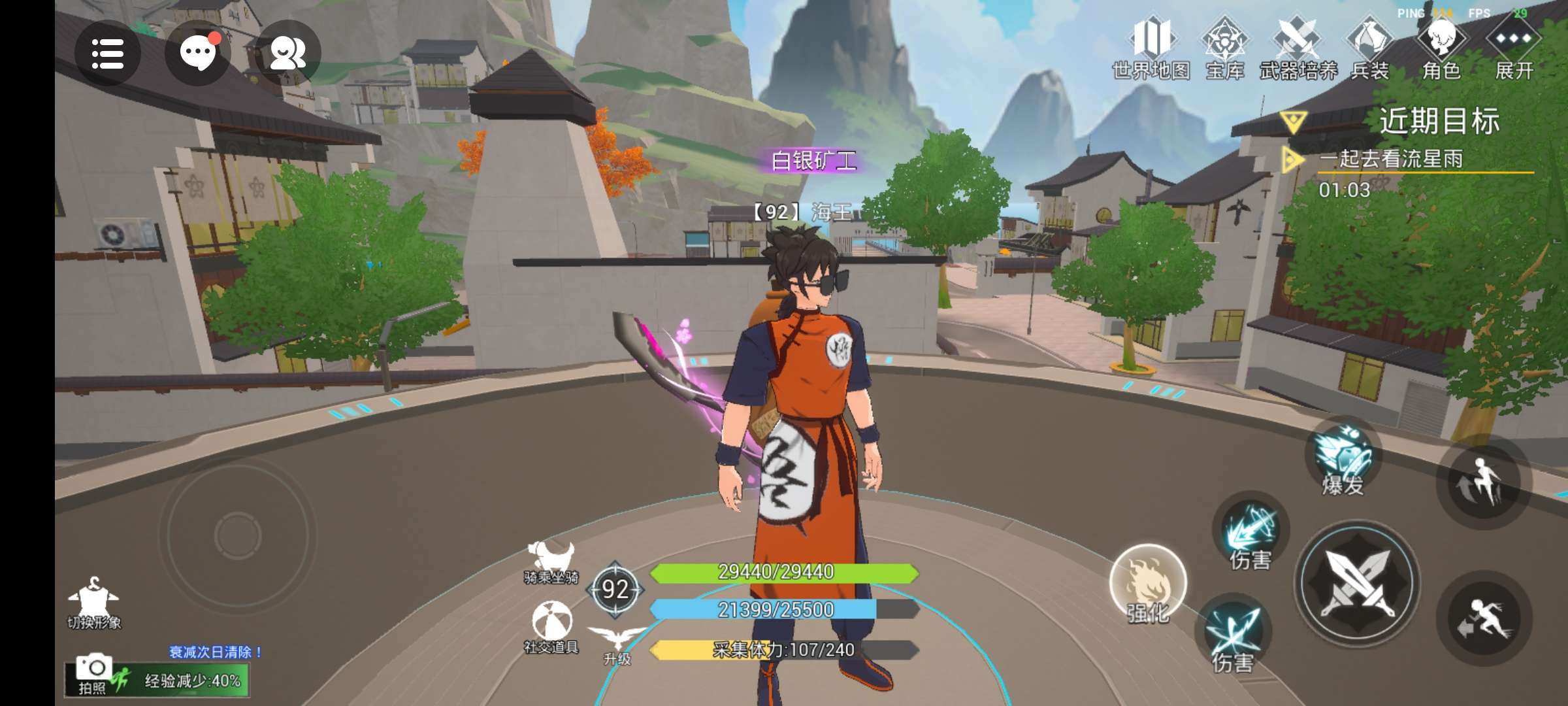The height and width of the screenshot is (706, 1568).
Task: Use the crossed swords basic attack
Action: click(x=1358, y=582)
